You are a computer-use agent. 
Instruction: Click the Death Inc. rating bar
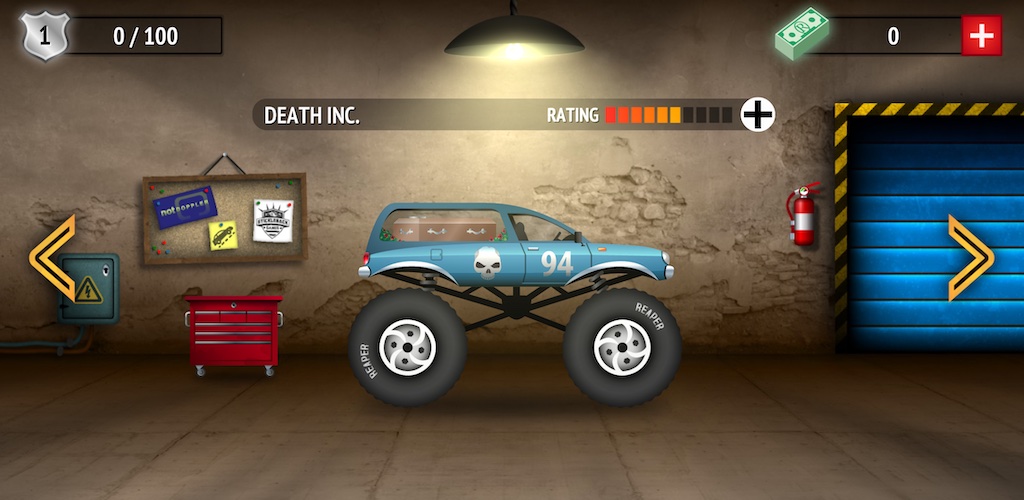pos(668,115)
